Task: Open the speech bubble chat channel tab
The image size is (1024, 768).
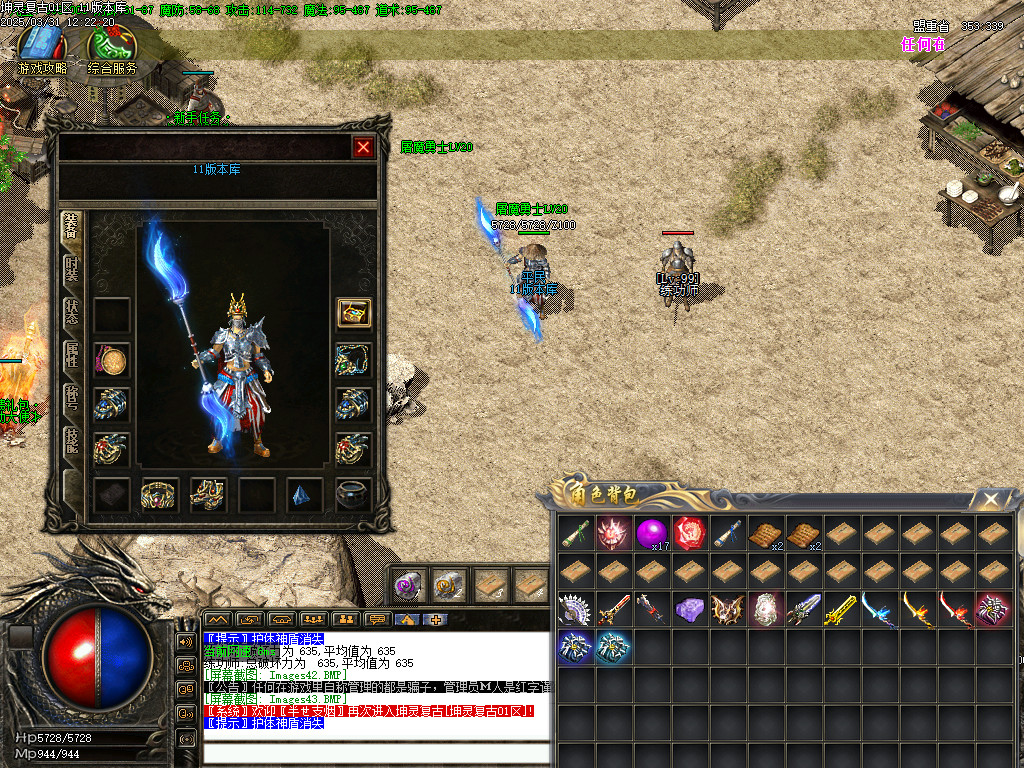Action: (377, 619)
